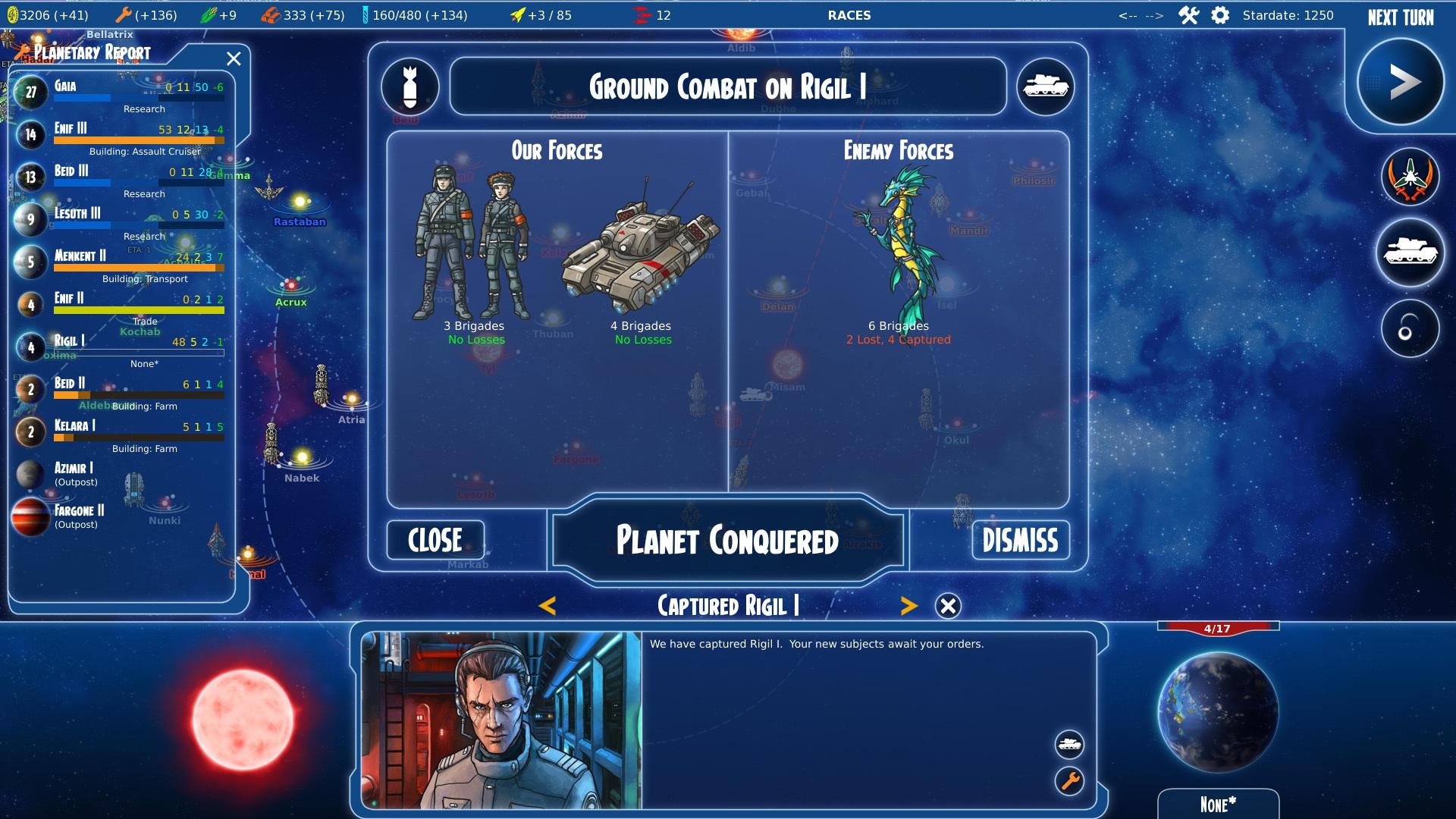Click the bomb icon in combat header
Image resolution: width=1456 pixels, height=819 pixels.
[x=410, y=86]
